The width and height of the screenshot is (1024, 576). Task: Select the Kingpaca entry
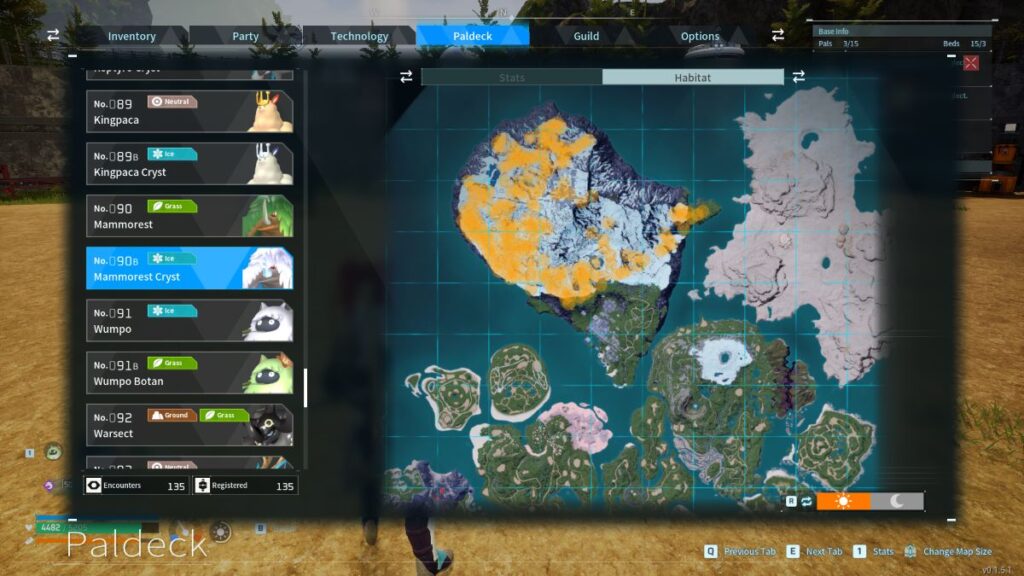click(189, 112)
